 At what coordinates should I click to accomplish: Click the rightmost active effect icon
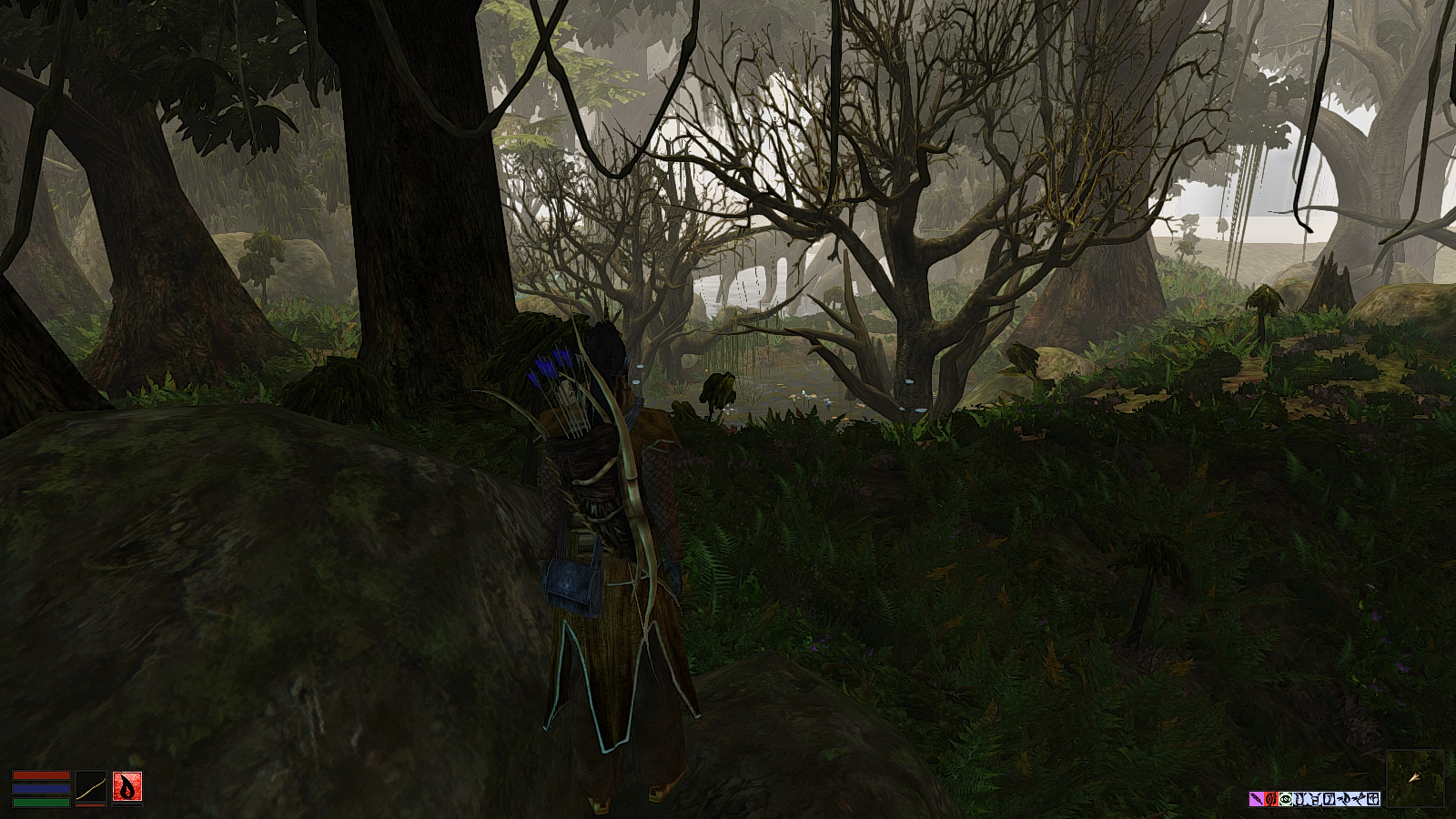1374,798
